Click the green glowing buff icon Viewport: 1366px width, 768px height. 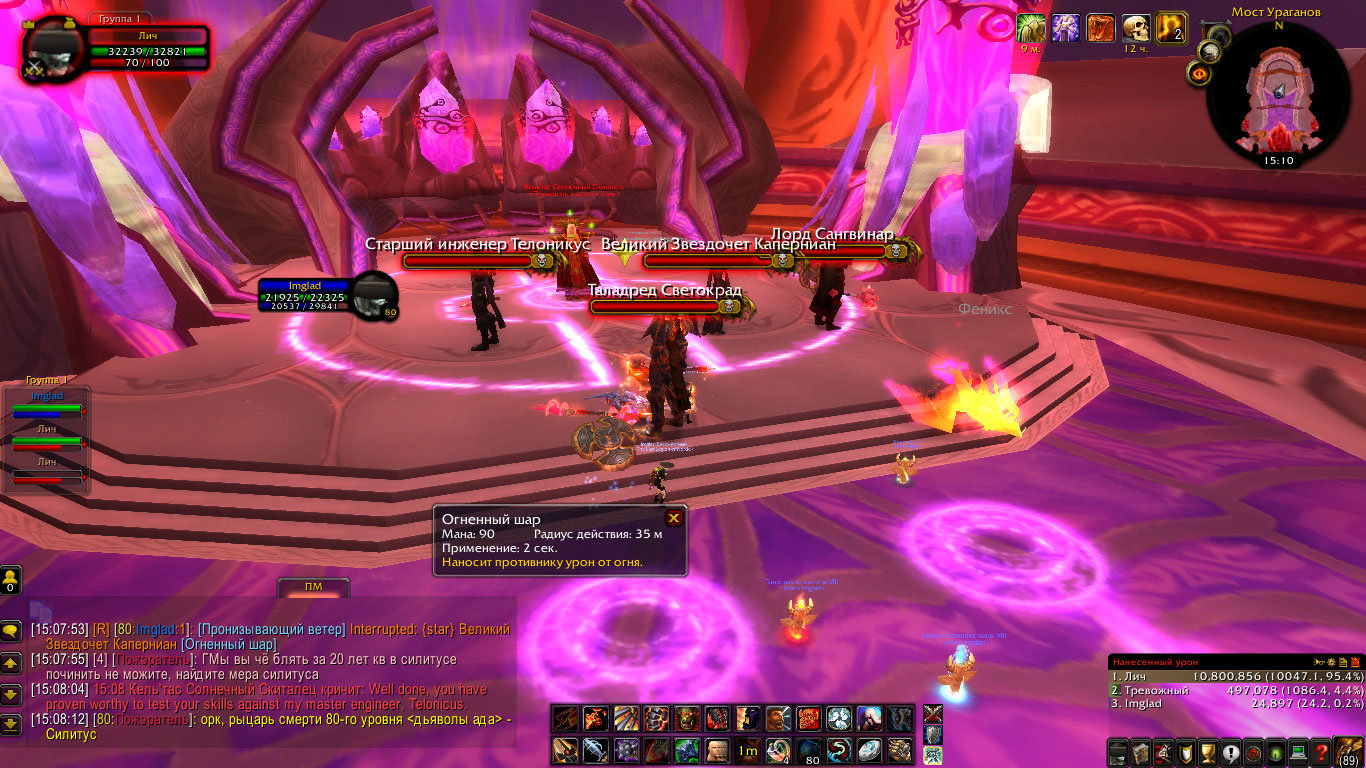(x=1030, y=28)
